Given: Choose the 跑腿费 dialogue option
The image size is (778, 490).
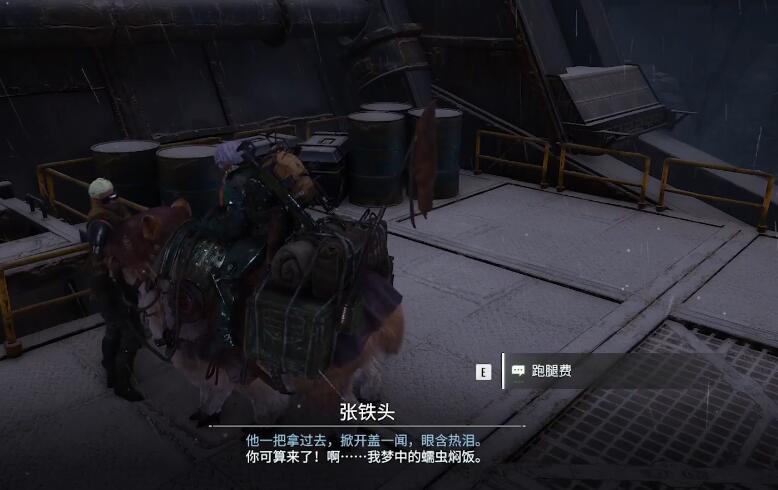Looking at the screenshot, I should (552, 372).
